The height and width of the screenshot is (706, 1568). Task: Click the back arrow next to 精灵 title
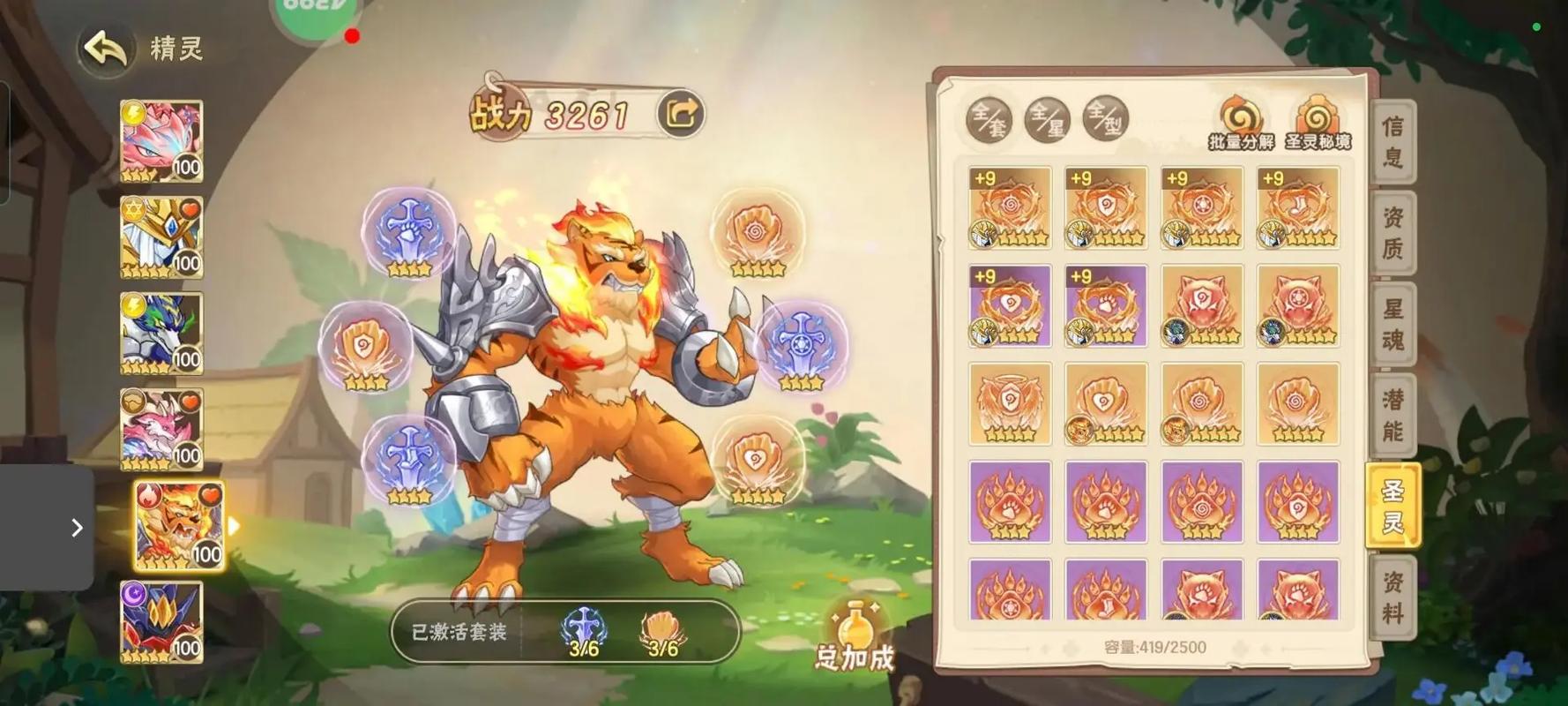[104, 49]
